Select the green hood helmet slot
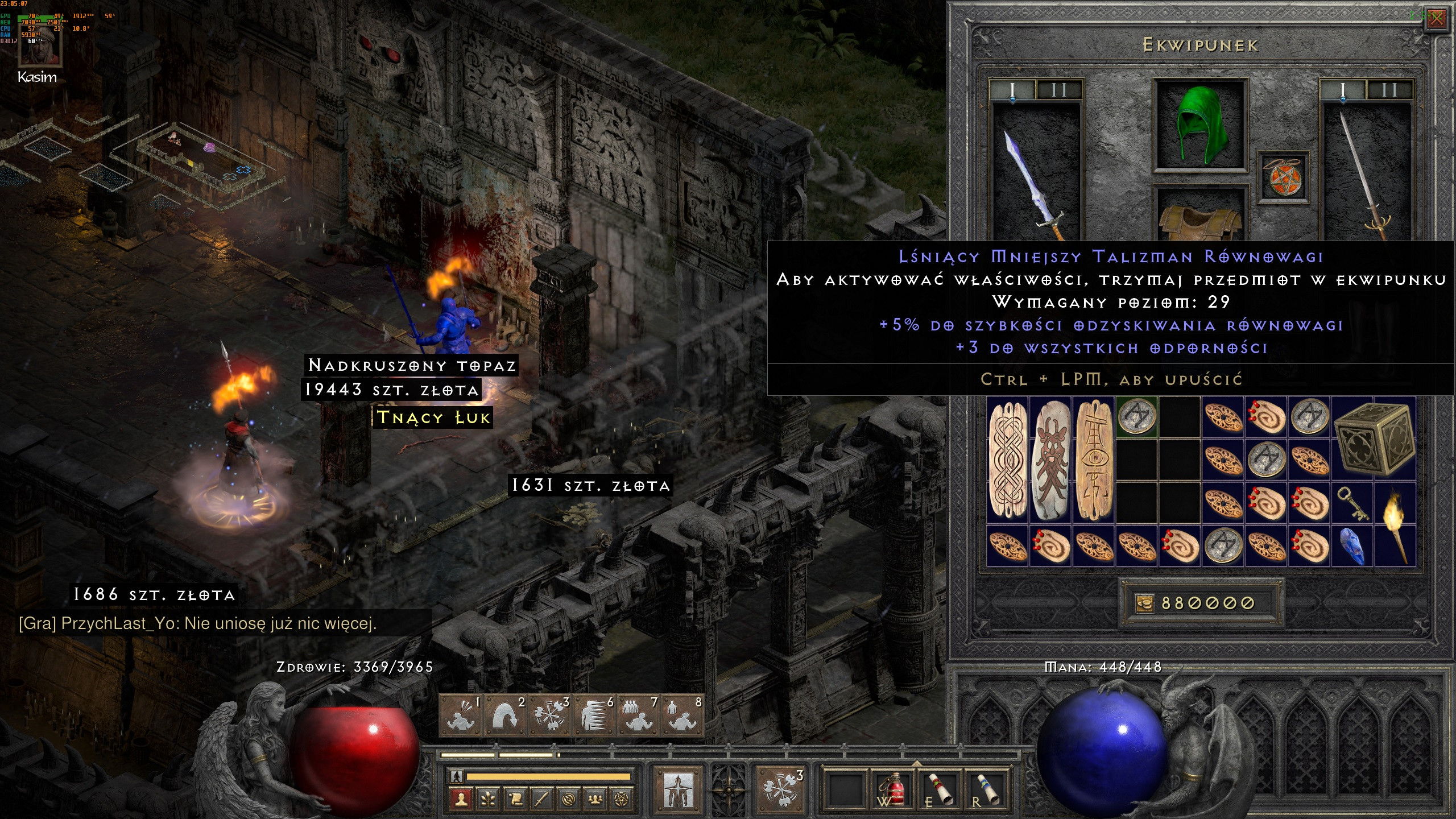Viewport: 1456px width, 819px height. point(1201,125)
